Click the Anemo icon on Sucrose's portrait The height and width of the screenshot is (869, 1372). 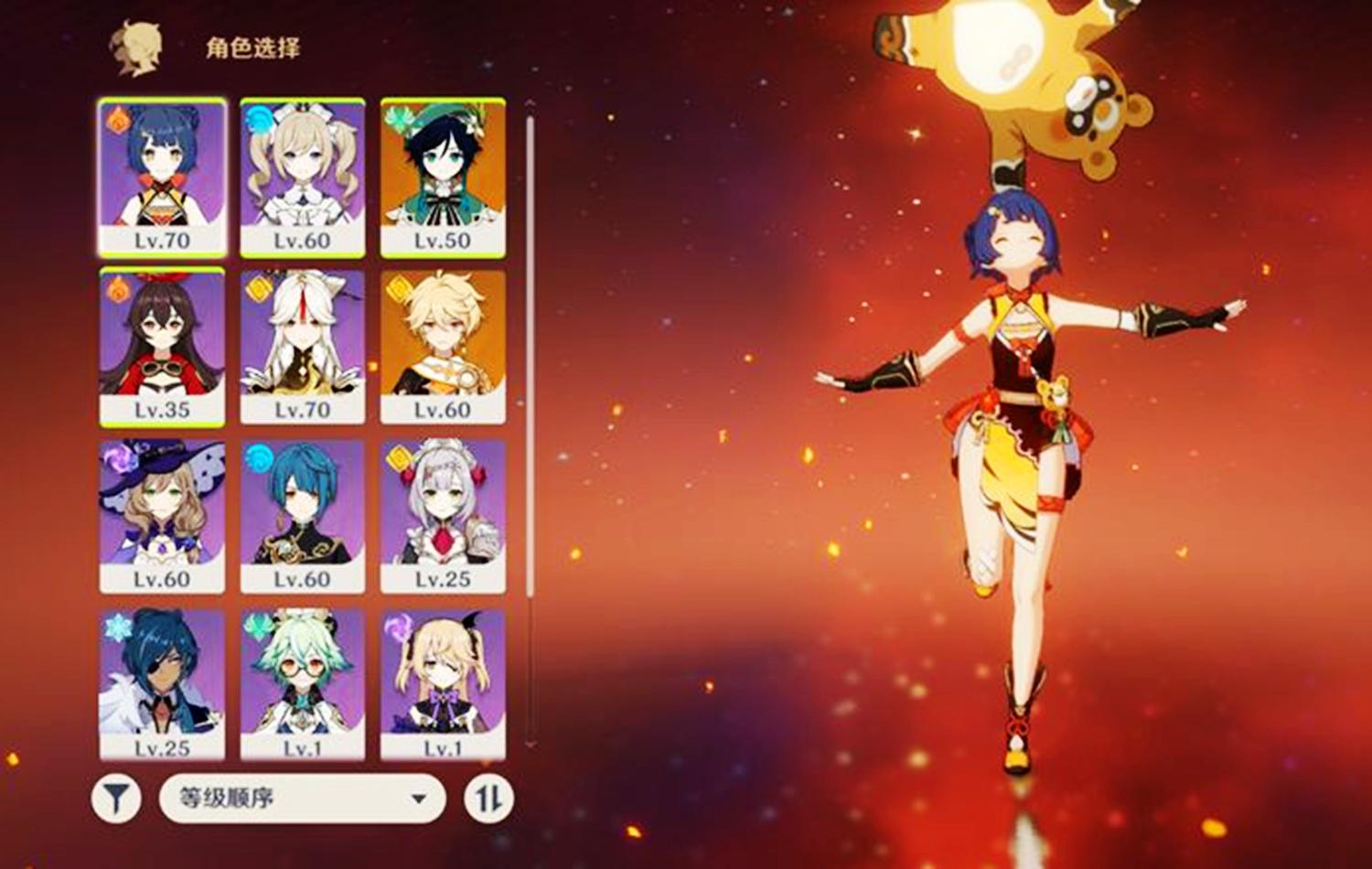pos(258,627)
